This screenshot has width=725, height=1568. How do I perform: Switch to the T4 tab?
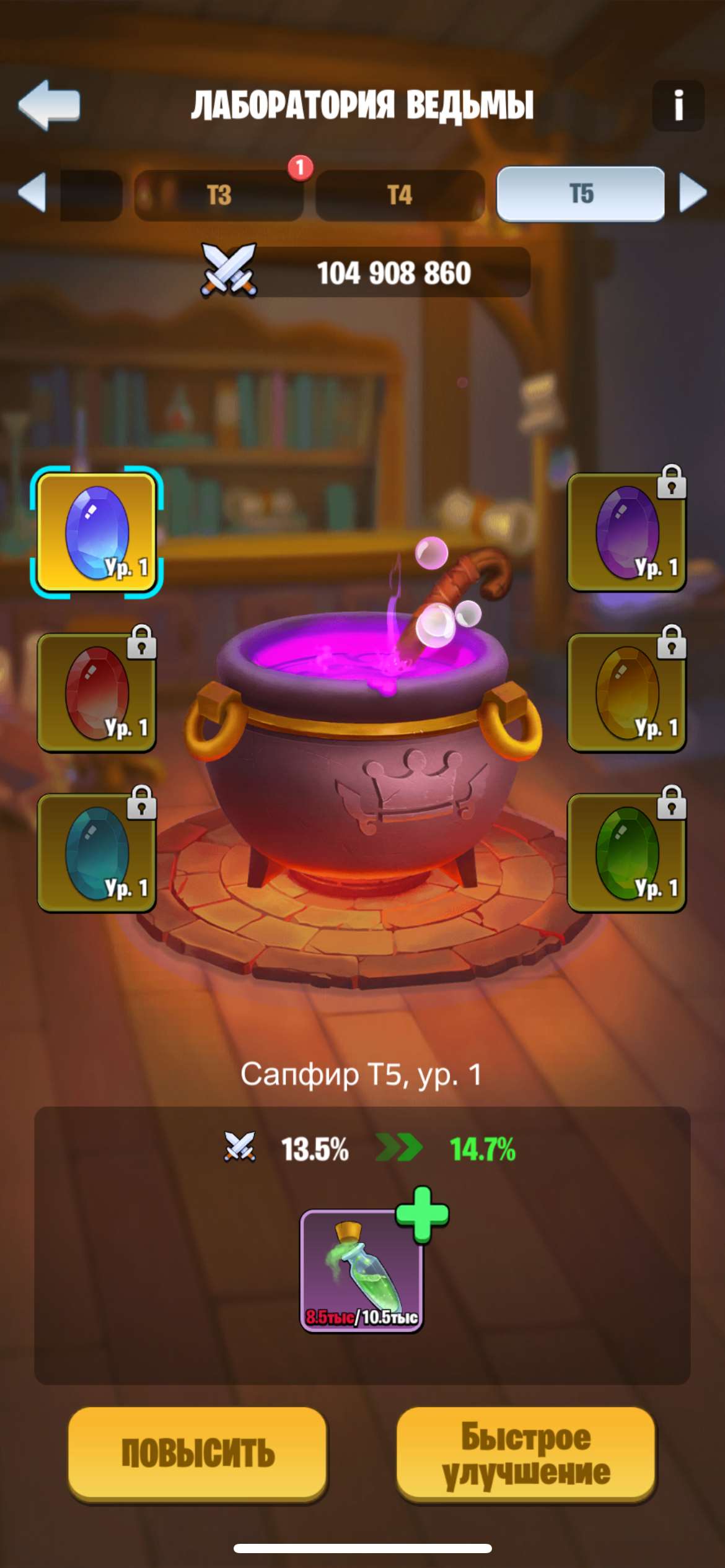tap(400, 195)
